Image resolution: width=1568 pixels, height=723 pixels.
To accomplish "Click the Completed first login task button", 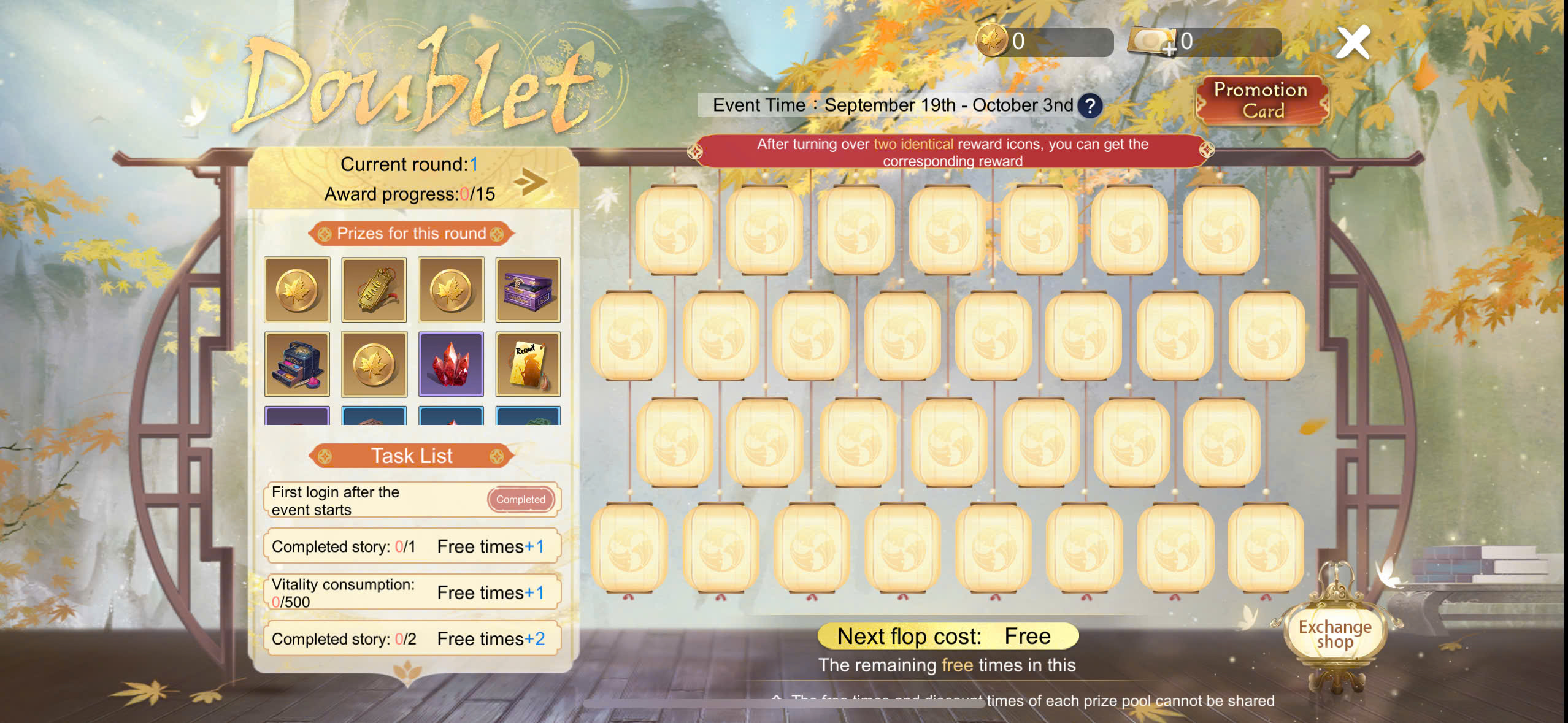I will point(520,500).
